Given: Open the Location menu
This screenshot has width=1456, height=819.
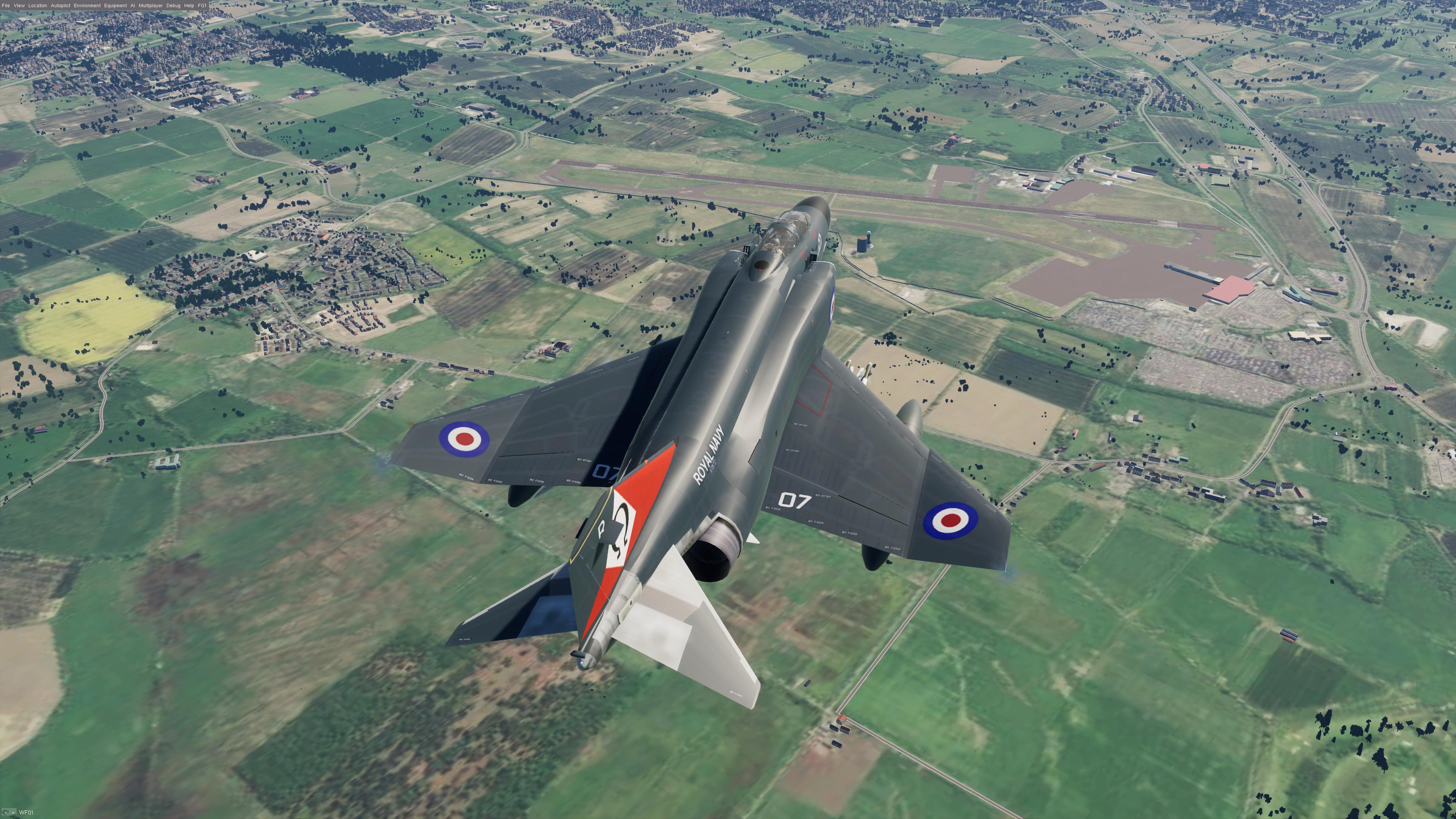Looking at the screenshot, I should pos(38,6).
